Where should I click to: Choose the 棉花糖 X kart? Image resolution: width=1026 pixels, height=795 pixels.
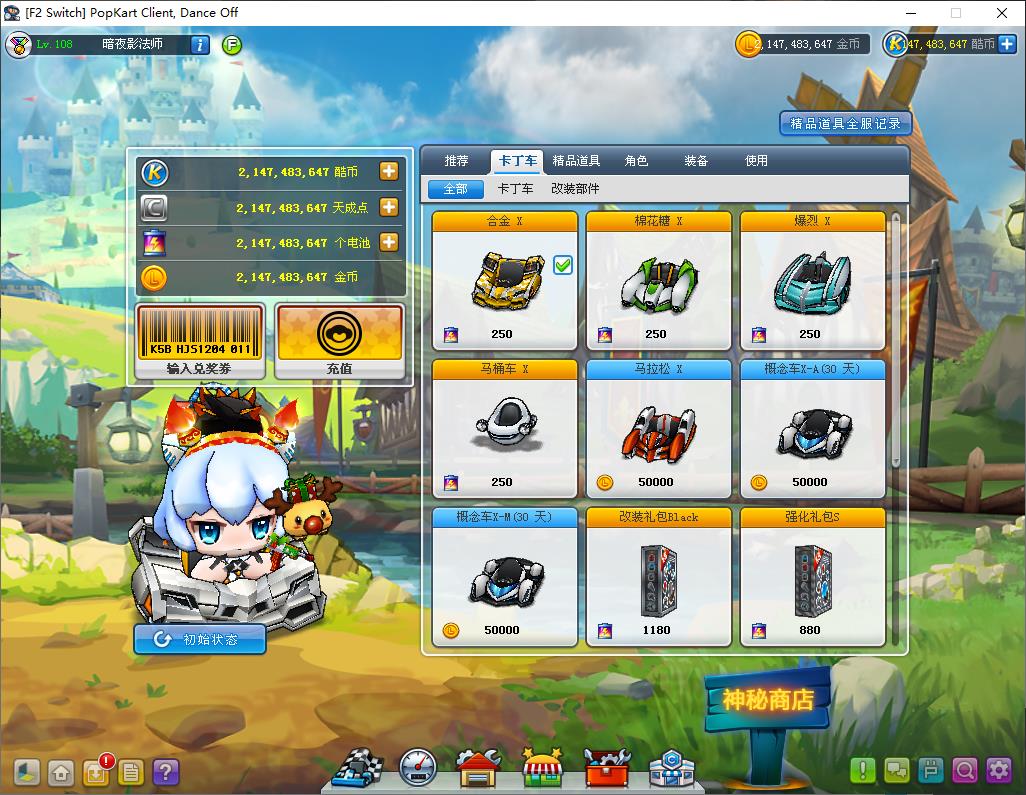[x=659, y=281]
